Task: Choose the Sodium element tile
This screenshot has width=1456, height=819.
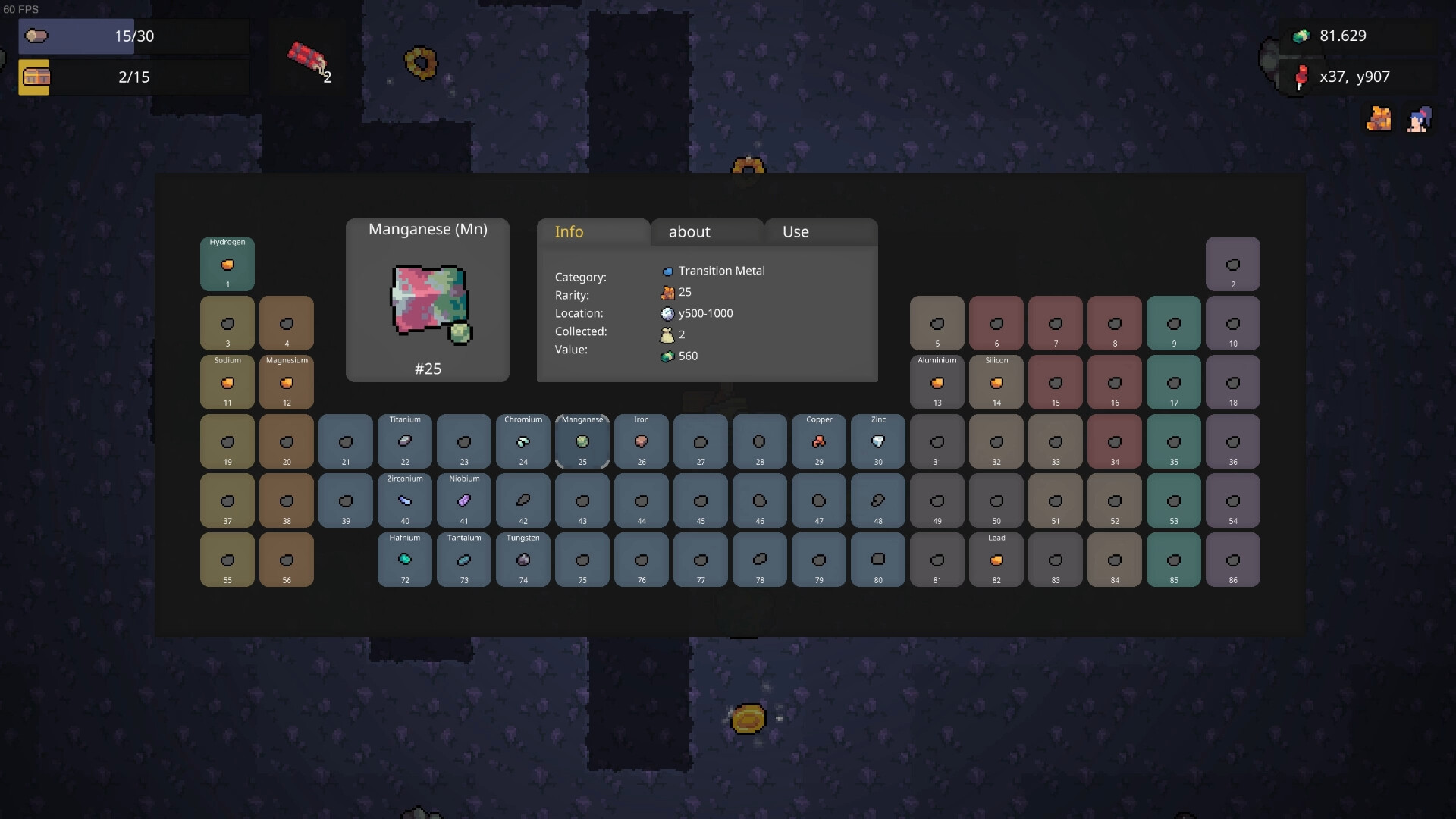Action: [227, 382]
